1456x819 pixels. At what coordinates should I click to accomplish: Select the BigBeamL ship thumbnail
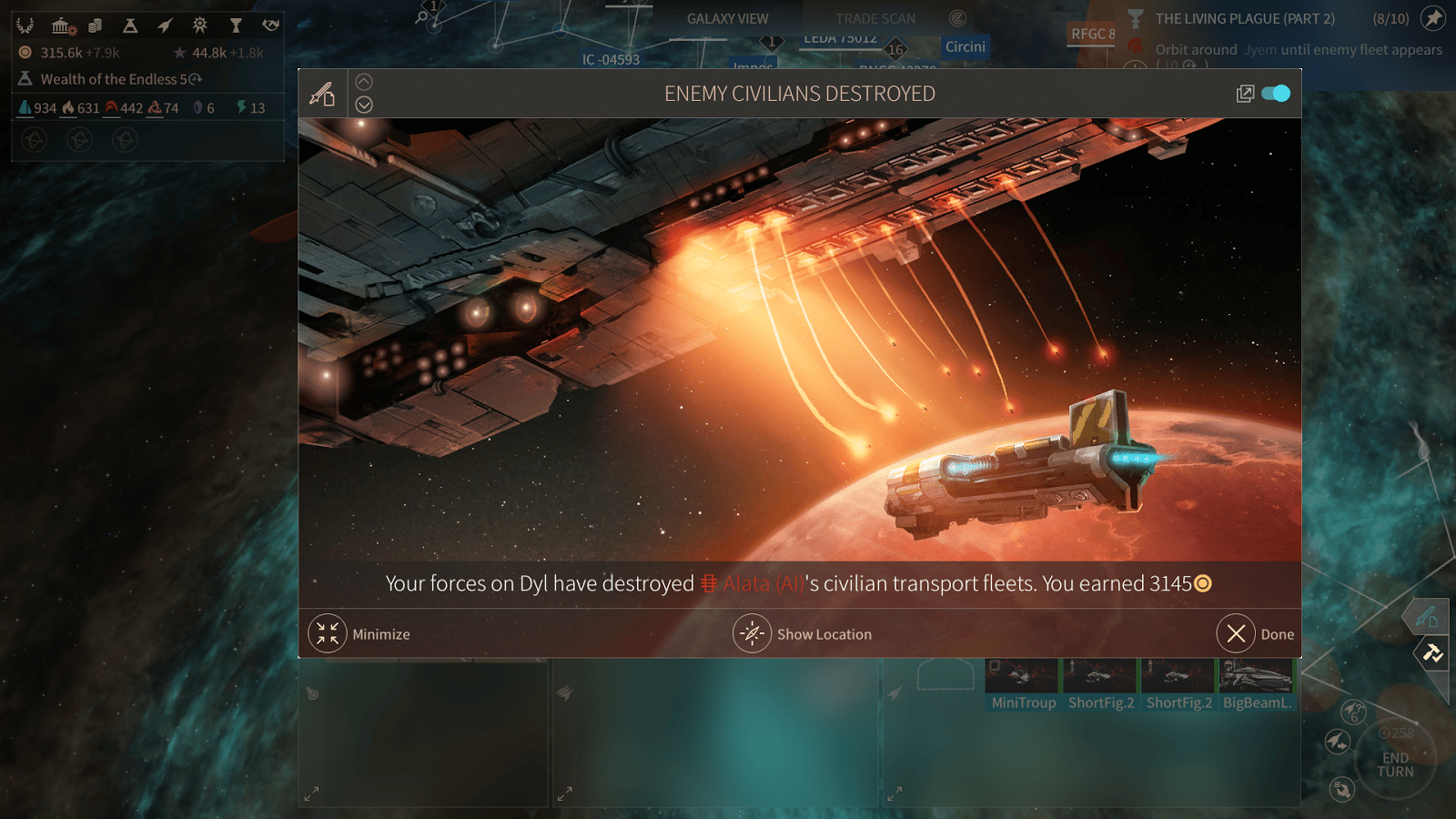(1257, 684)
